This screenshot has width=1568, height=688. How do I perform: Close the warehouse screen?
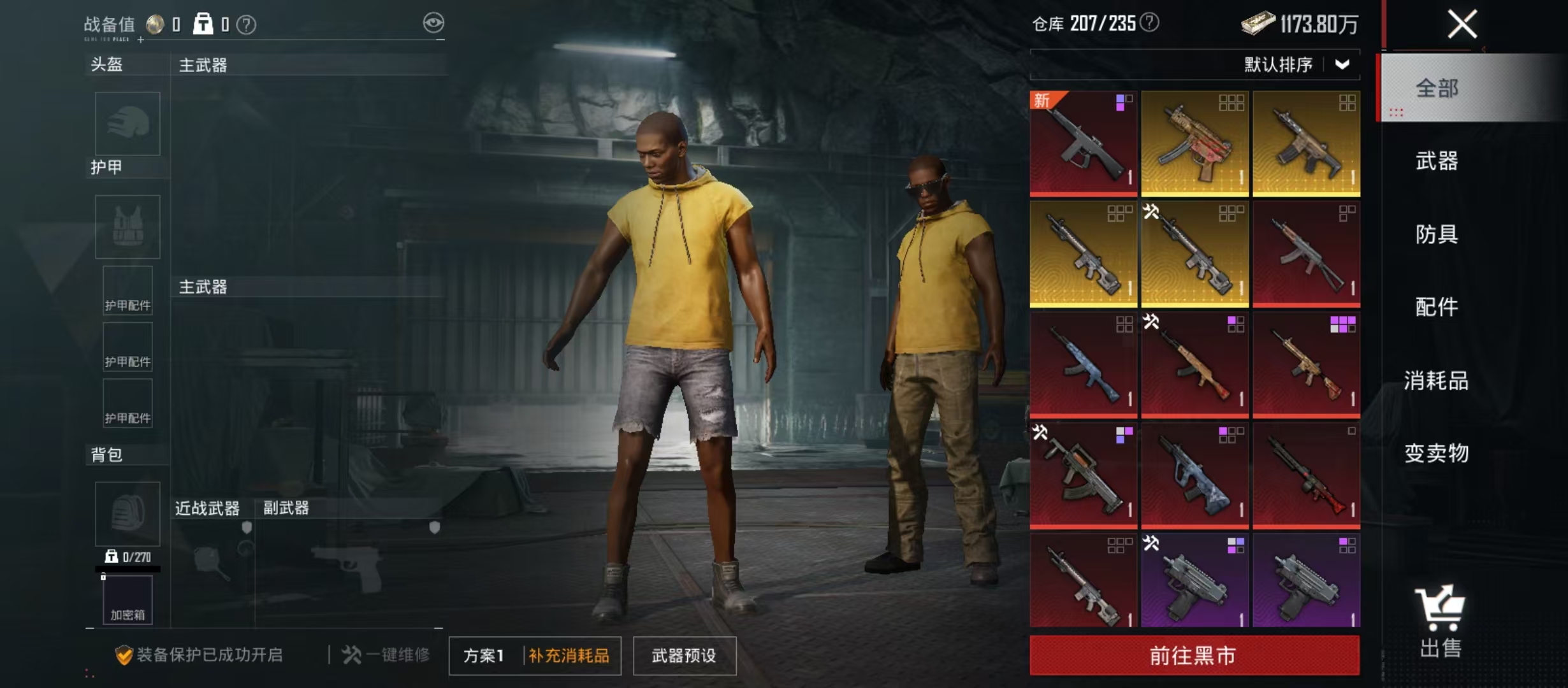1462,25
